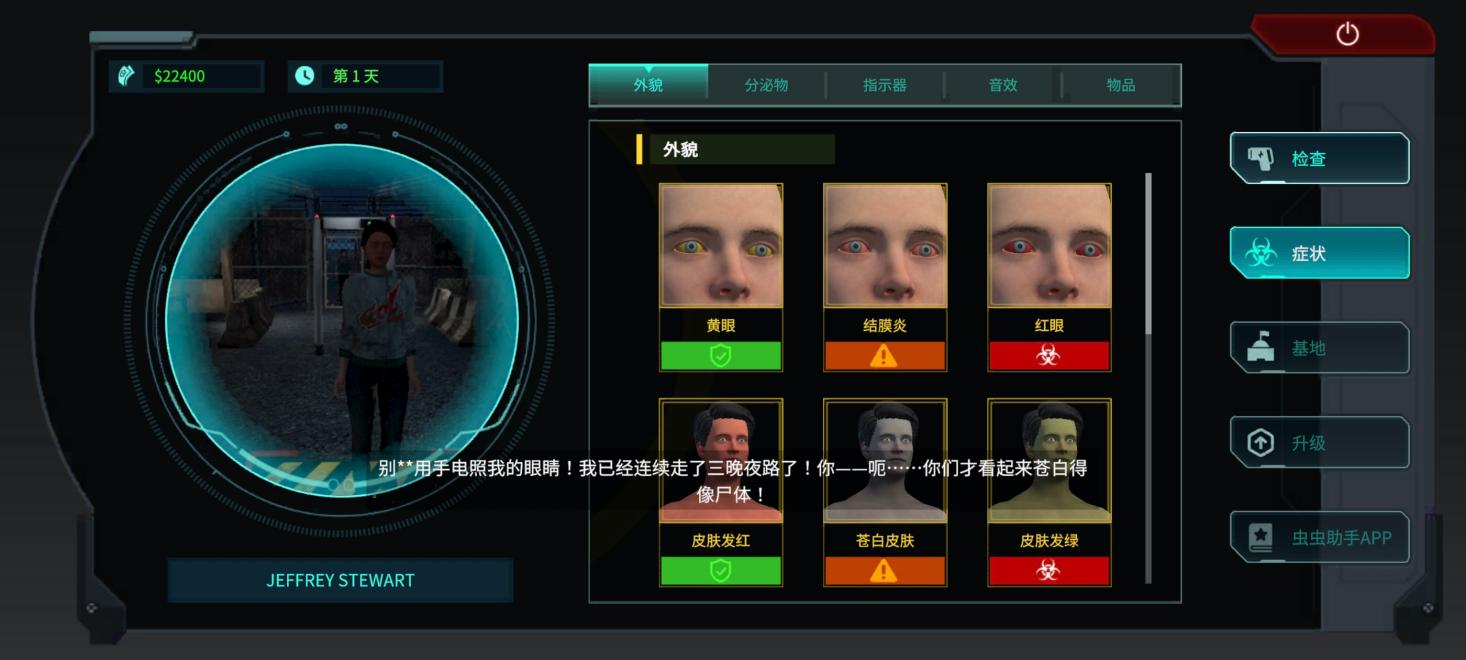This screenshot has width=1466, height=660.
Task: Click the 检查 button
Action: (1319, 158)
